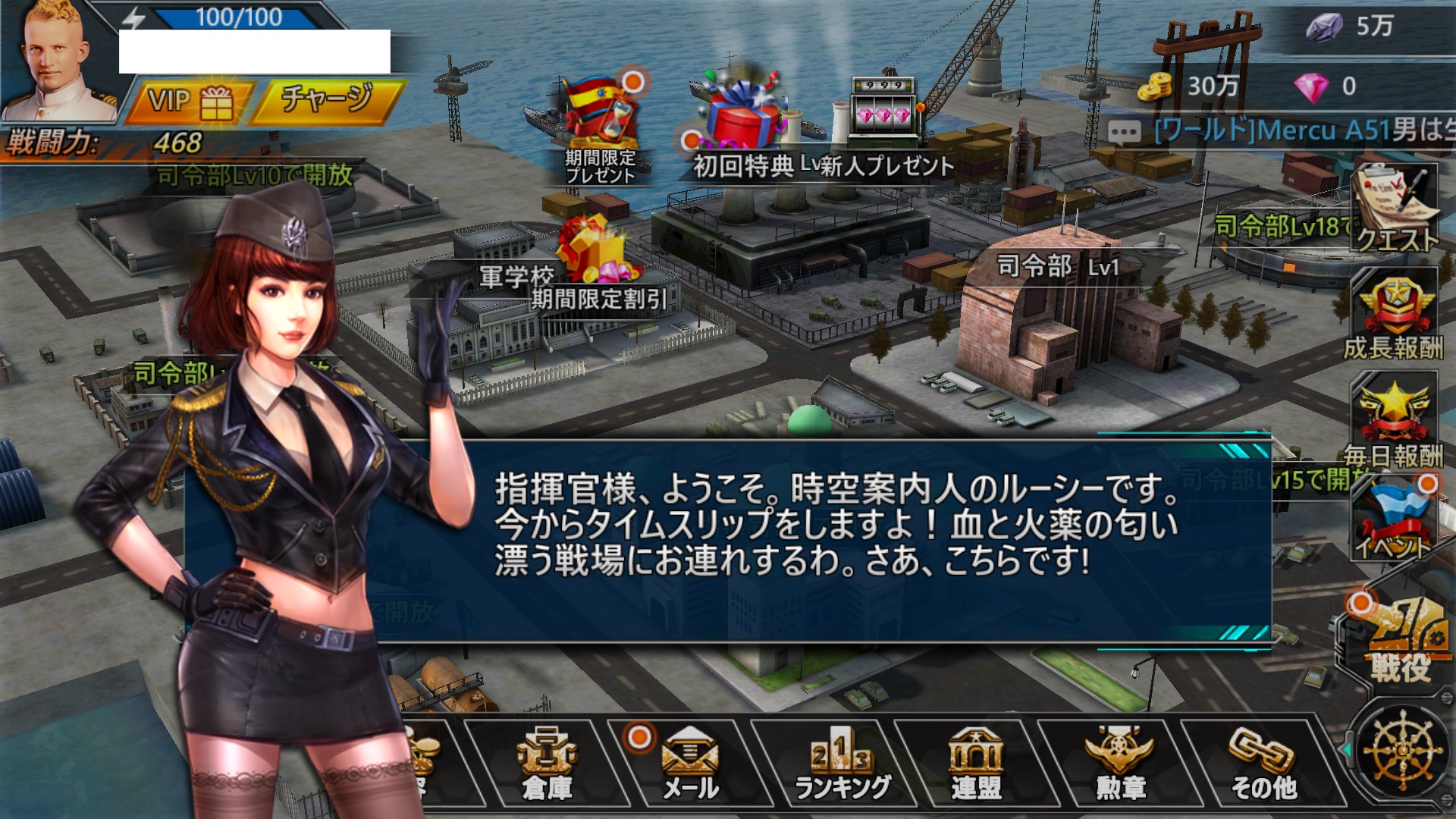The image size is (1456, 819).
Task: Click the ship's wheel menu toggle
Action: point(1403,751)
